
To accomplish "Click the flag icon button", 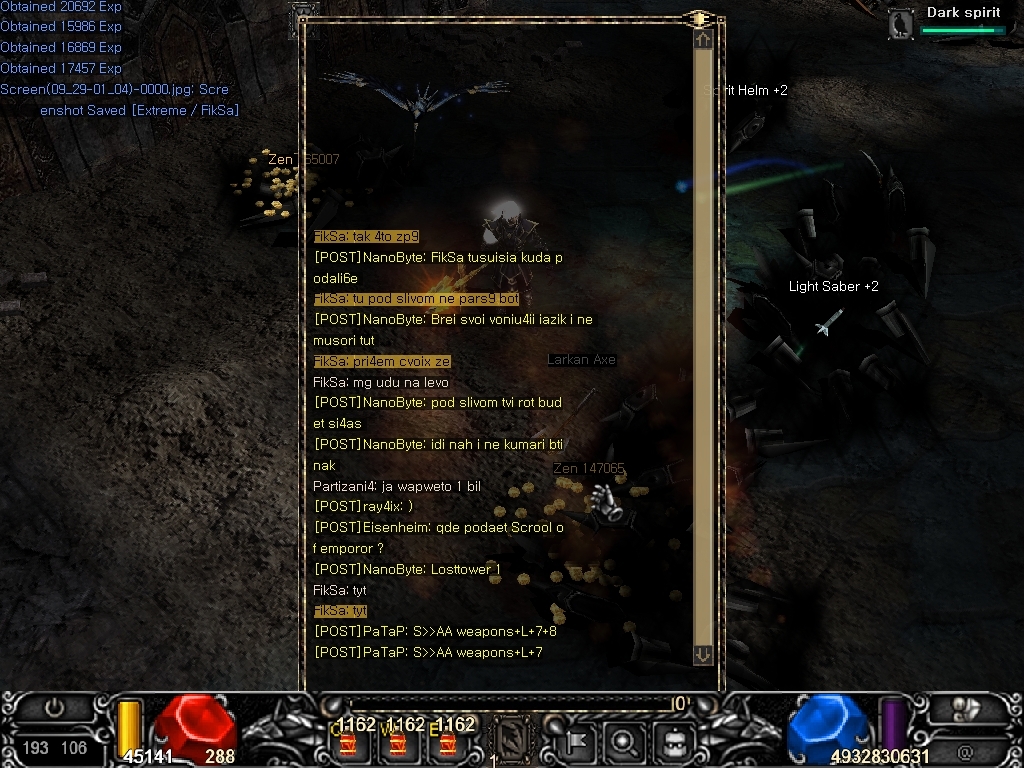I will [579, 742].
